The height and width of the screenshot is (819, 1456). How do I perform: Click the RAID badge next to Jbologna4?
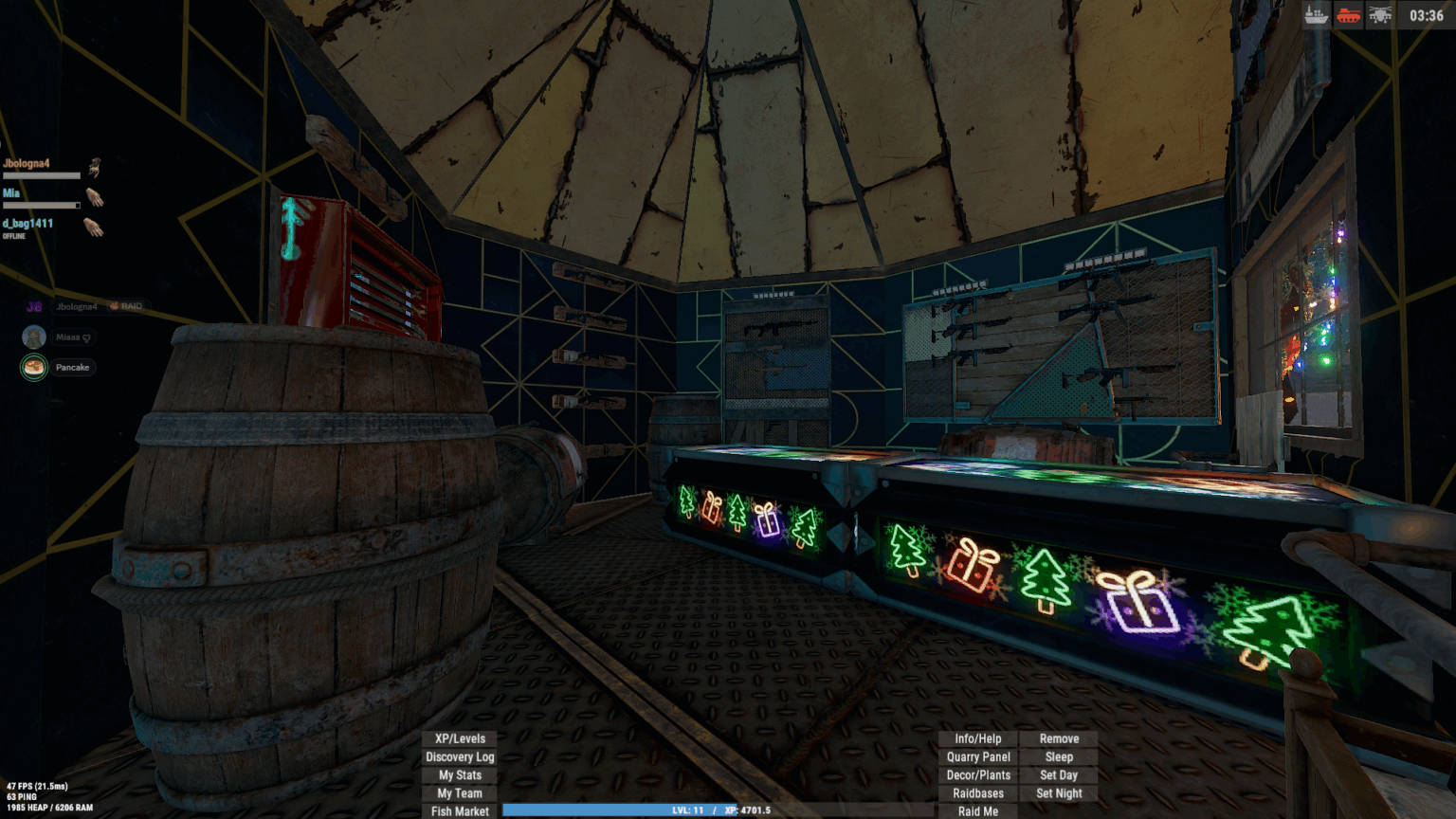[x=124, y=305]
